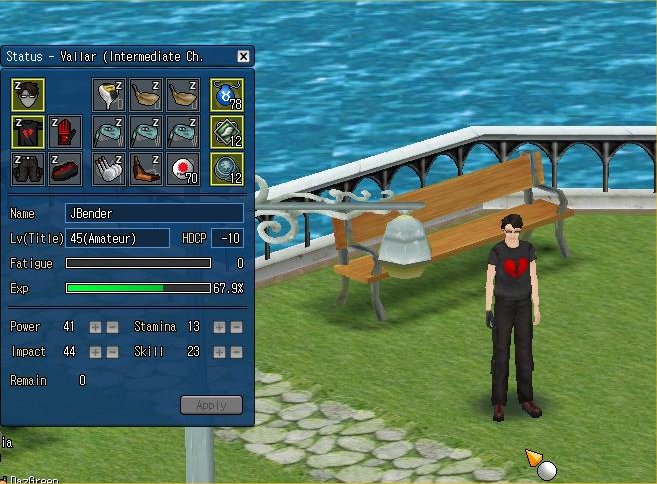Click the Apply button
Image resolution: width=657 pixels, height=484 pixels.
[x=211, y=405]
